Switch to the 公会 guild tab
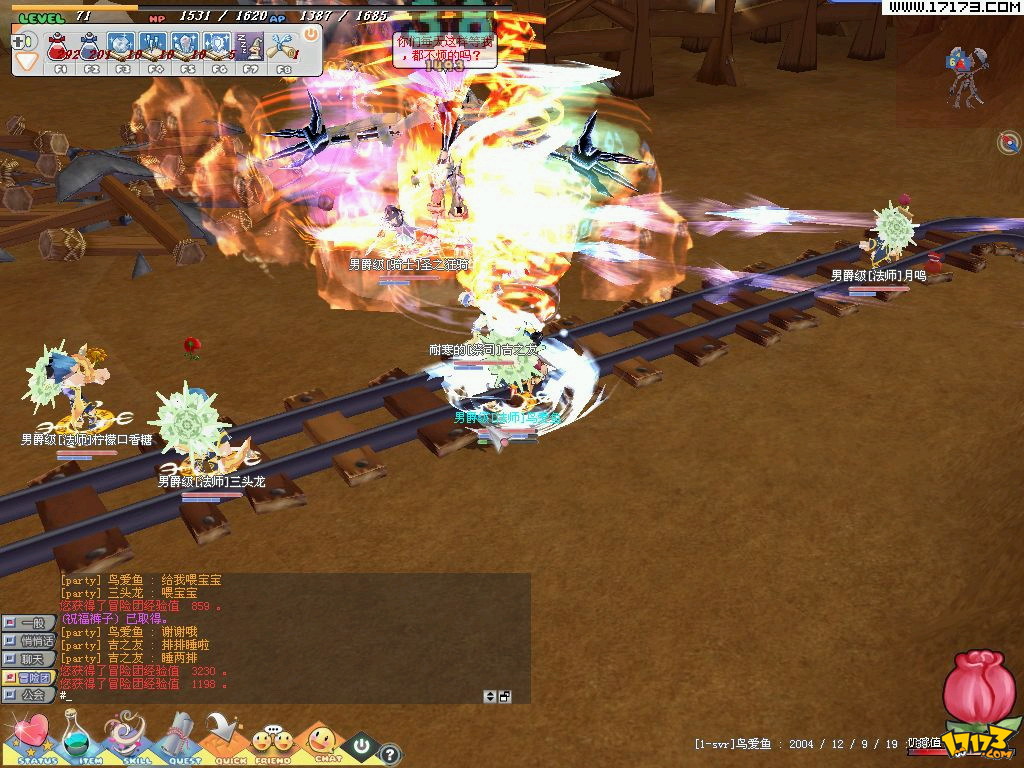Viewport: 1024px width, 768px height. 30,694
